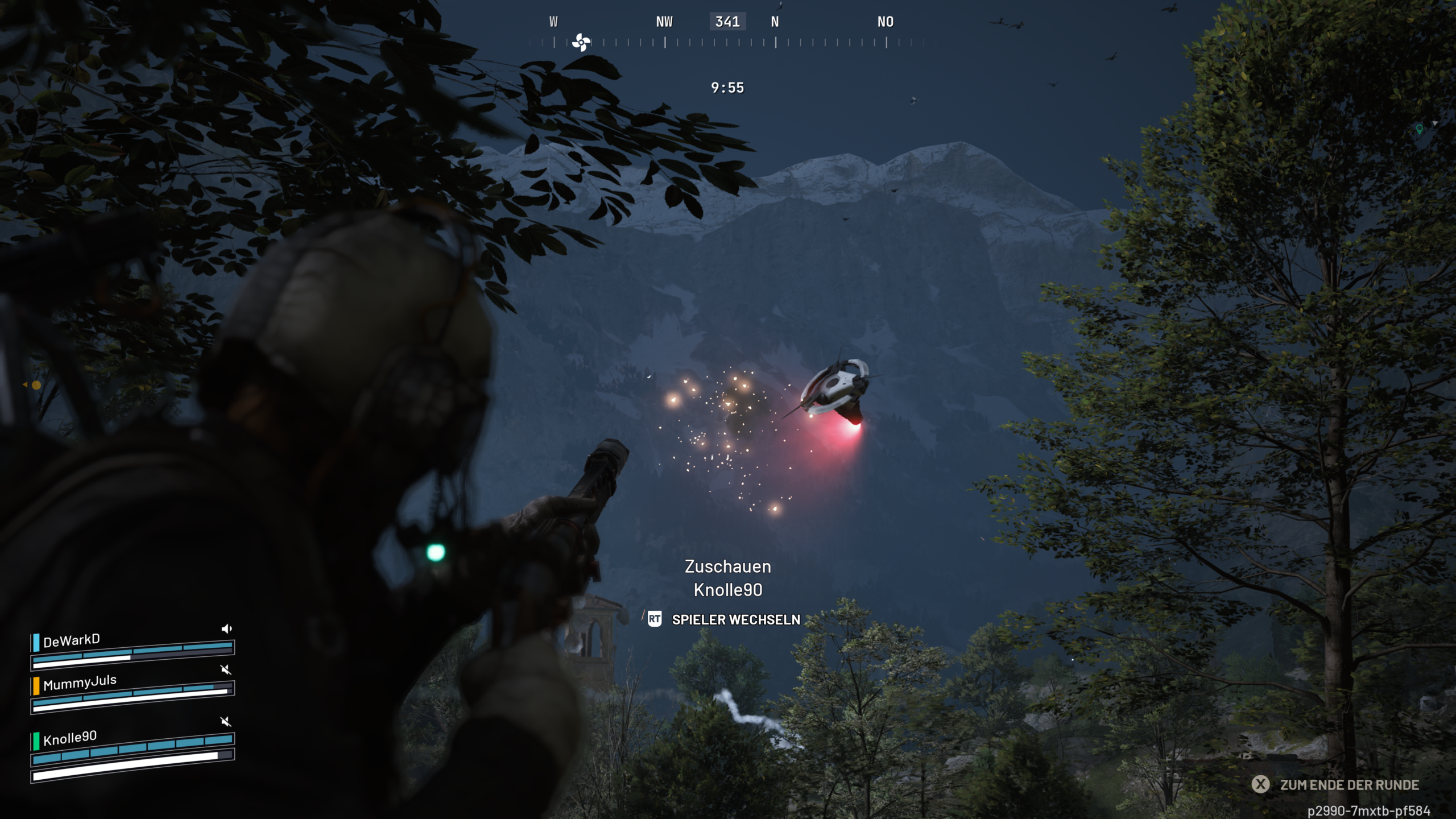This screenshot has height=819, width=1456.
Task: Select Knolle90 in the squad list
Action: tap(70, 738)
